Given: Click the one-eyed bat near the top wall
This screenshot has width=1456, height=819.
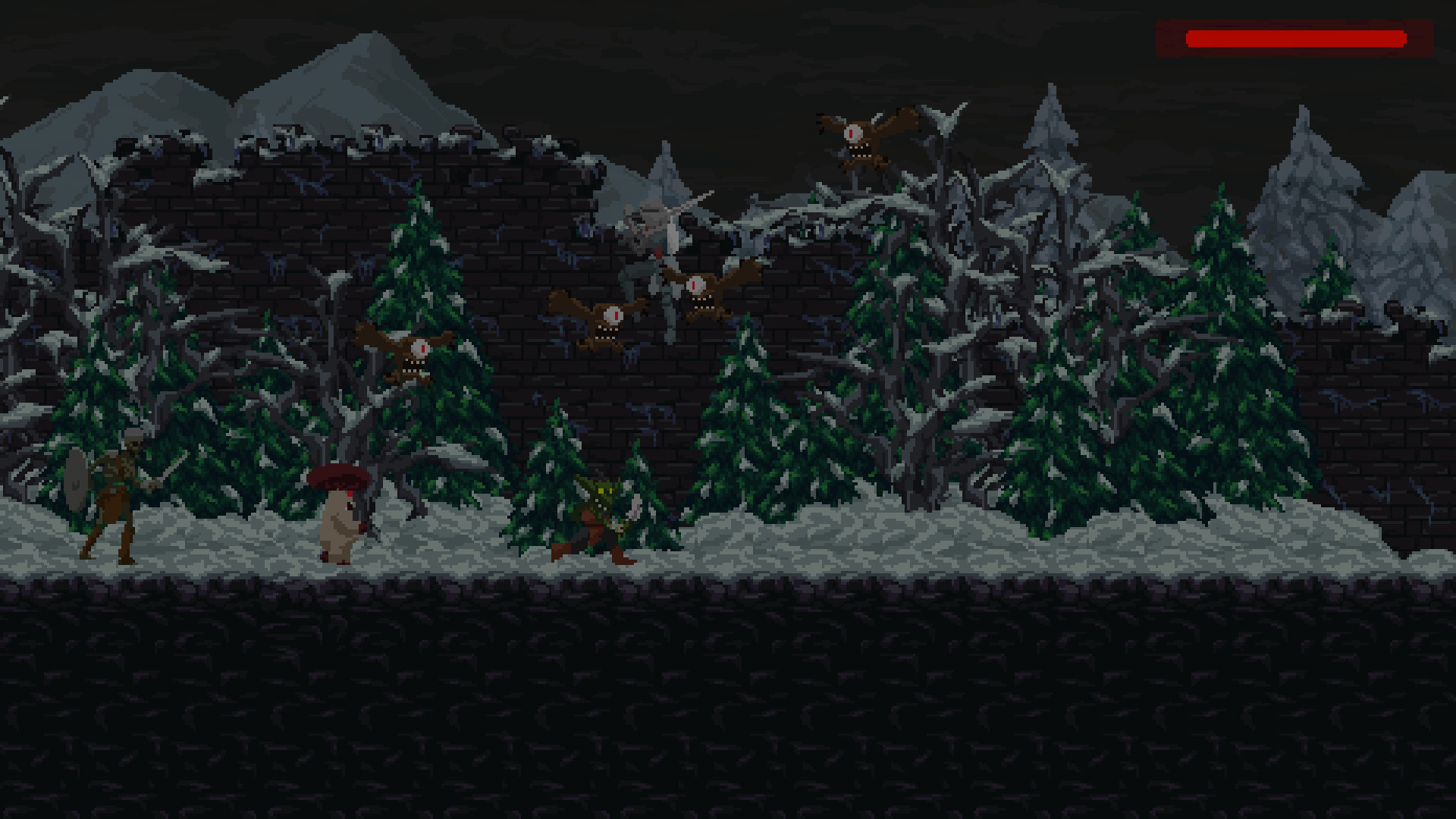Looking at the screenshot, I should (x=853, y=136).
